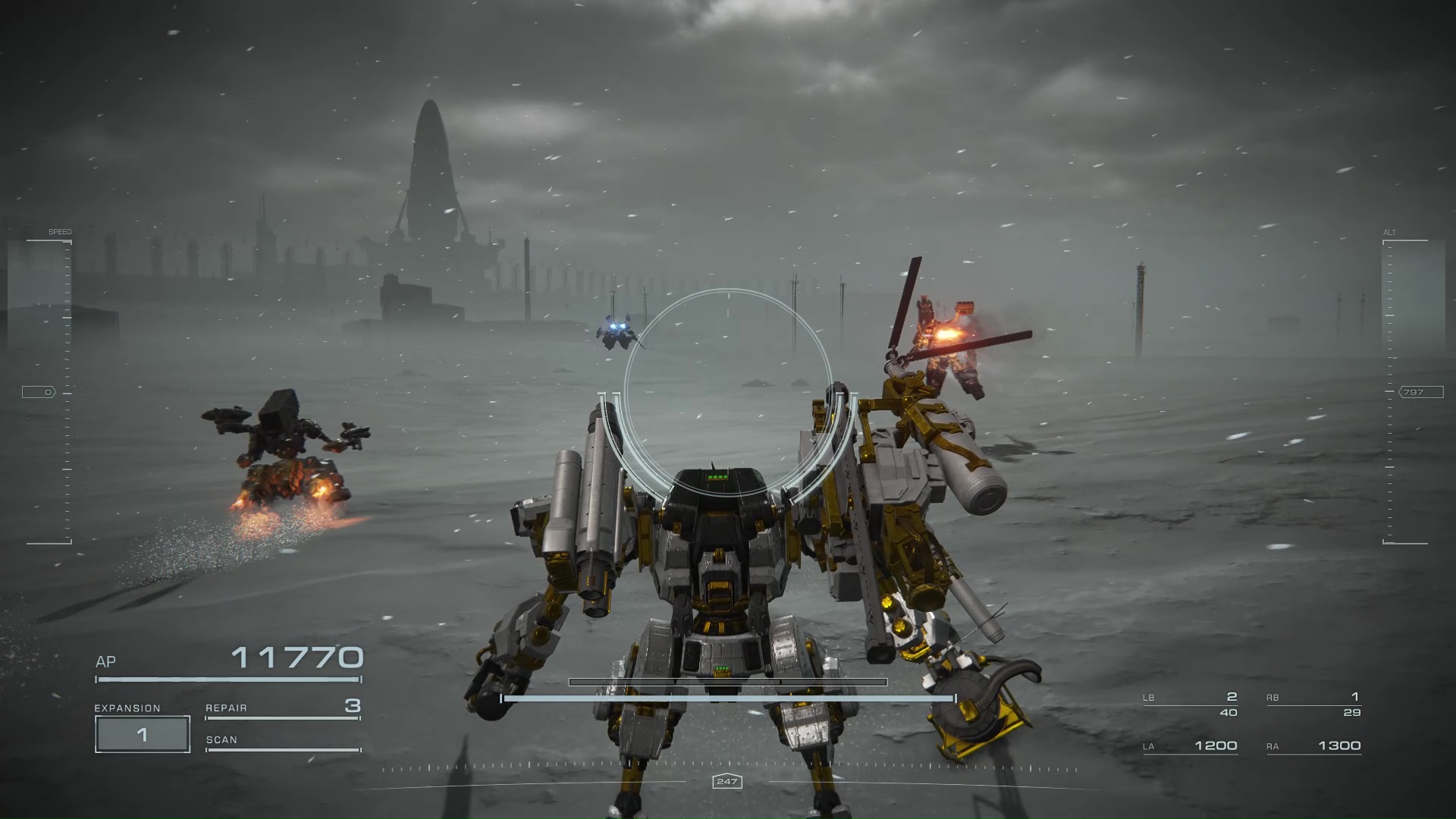Select the LB shoulder weapon slot

(x=1190, y=704)
